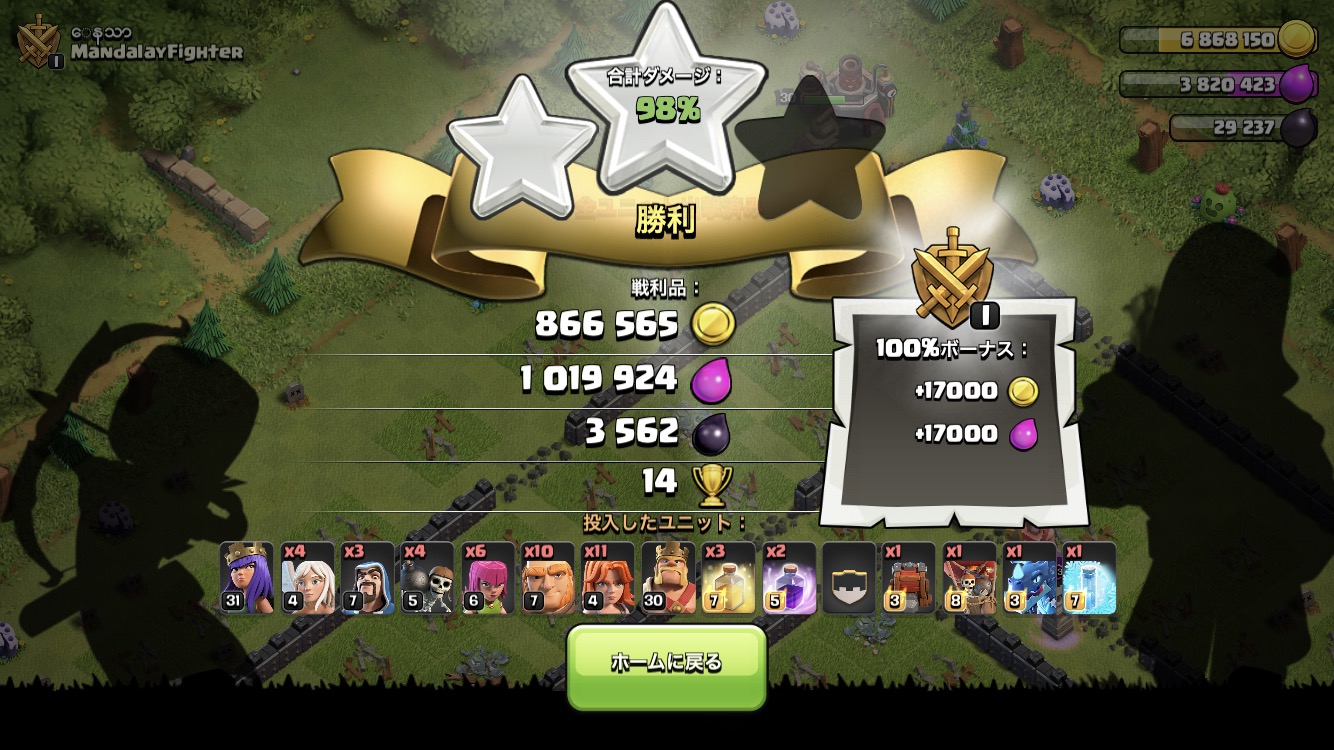Screen dimensions: 1334x750
Task: Select the Archer Queen unit icon
Action: pos(246,578)
